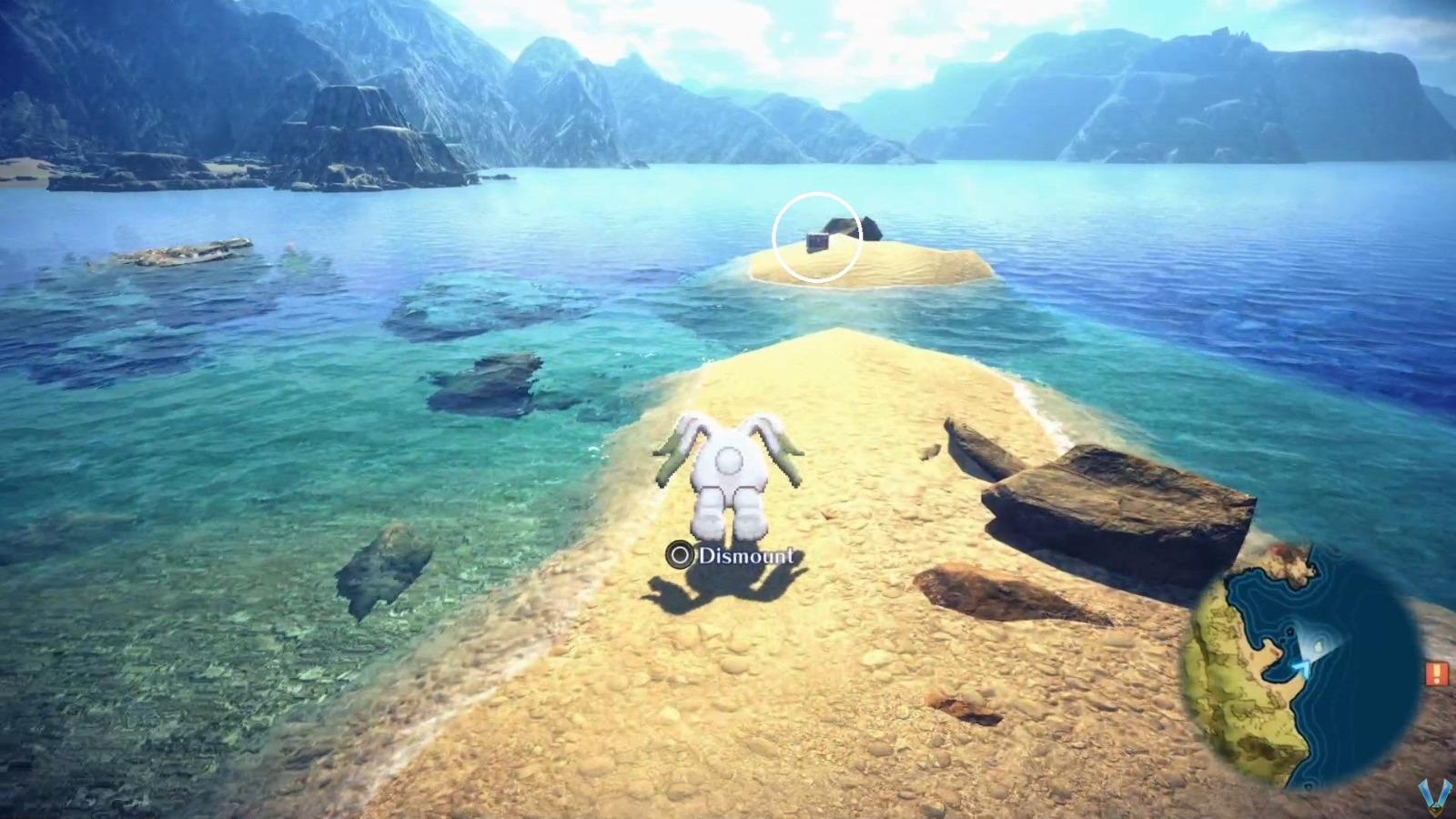Viewport: 1456px width, 819px height.
Task: Click the circle Dismount button prompt
Action: click(678, 555)
